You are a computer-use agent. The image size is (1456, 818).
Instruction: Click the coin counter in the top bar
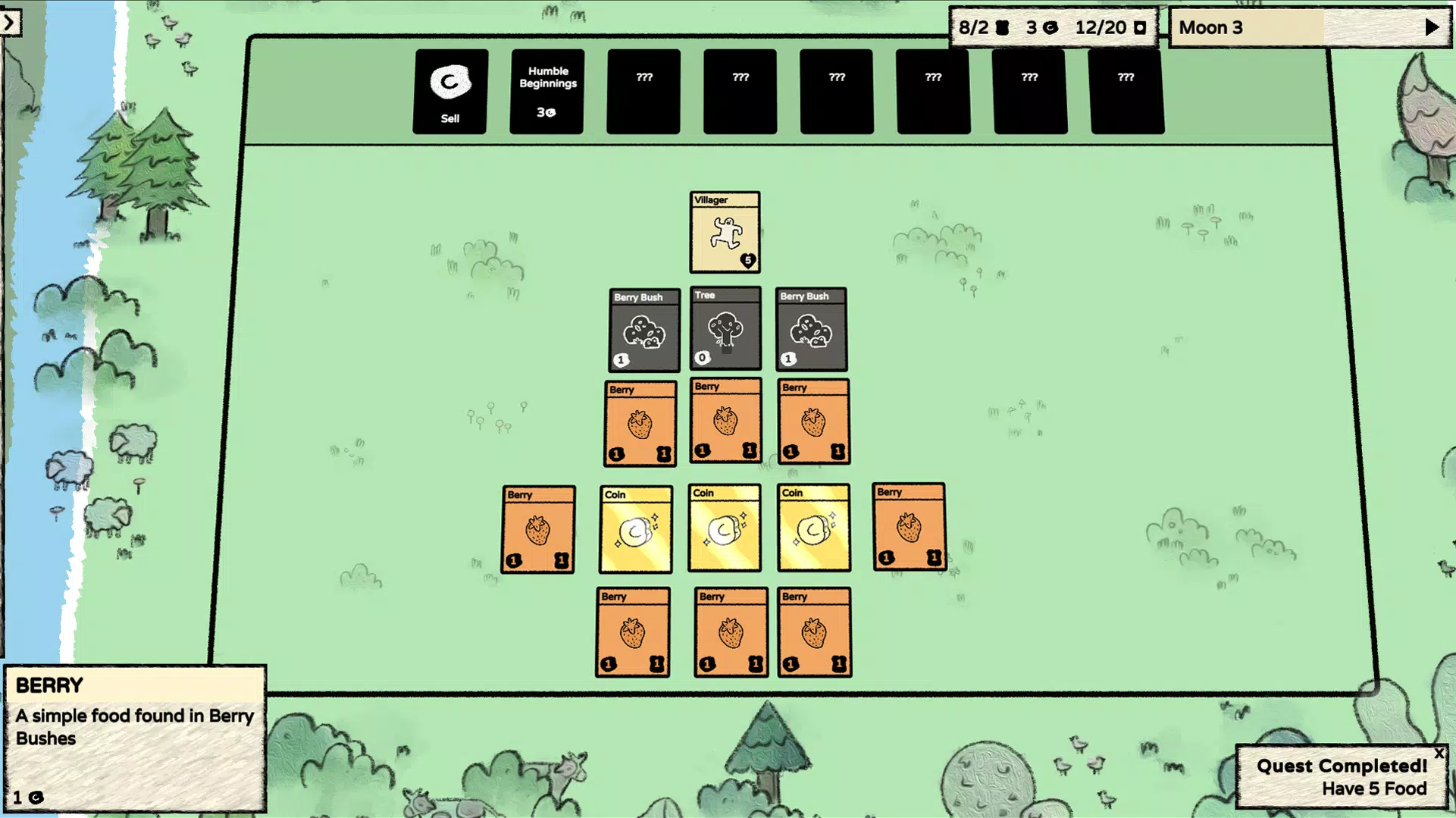point(1040,27)
